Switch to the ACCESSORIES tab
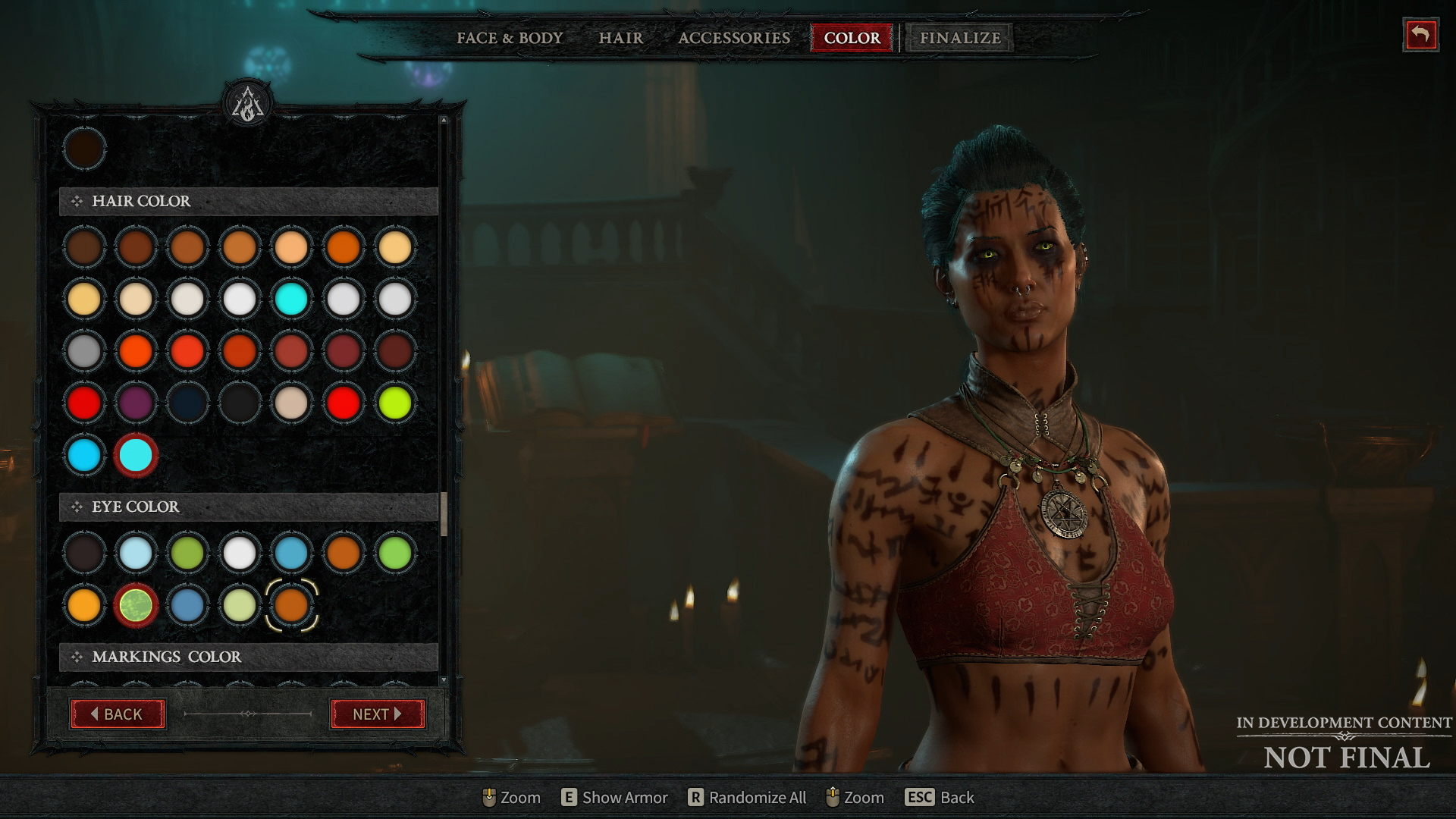This screenshot has height=819, width=1456. point(733,38)
